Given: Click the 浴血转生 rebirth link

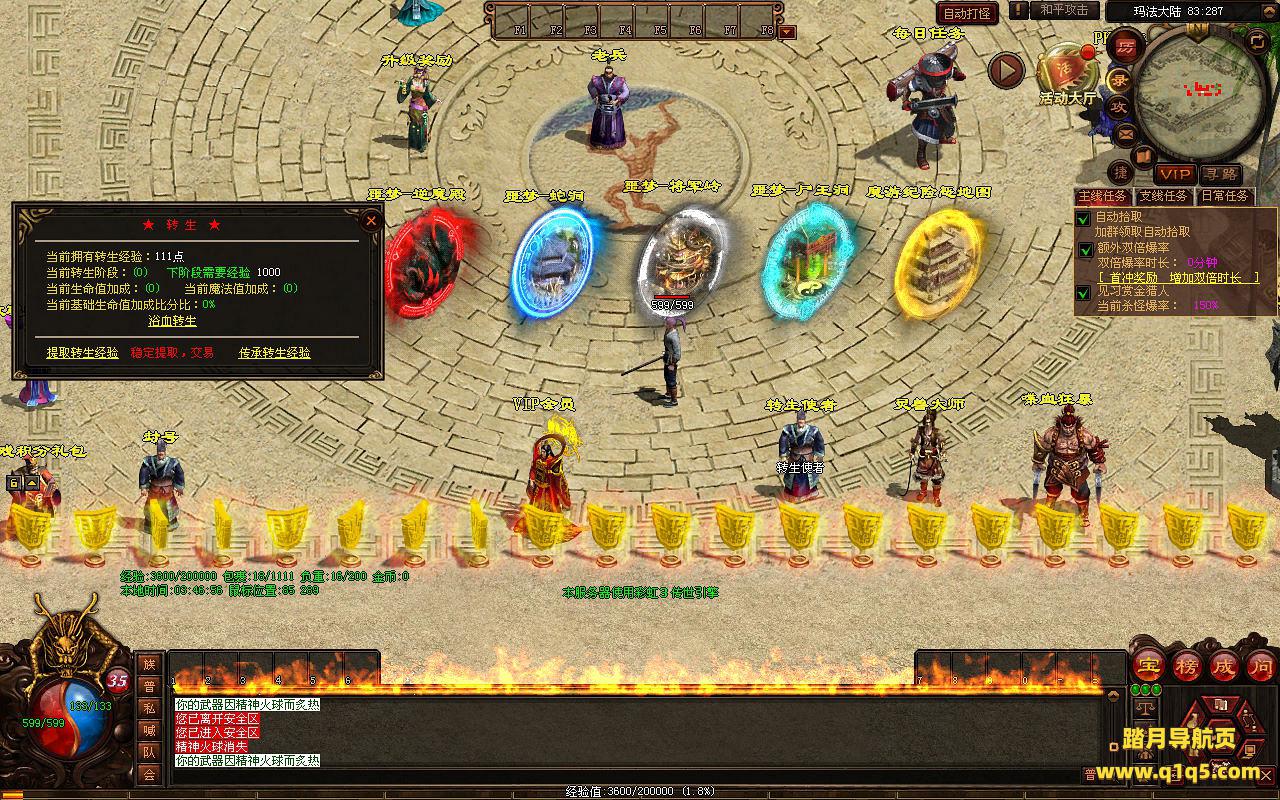Looking at the screenshot, I should coord(172,321).
